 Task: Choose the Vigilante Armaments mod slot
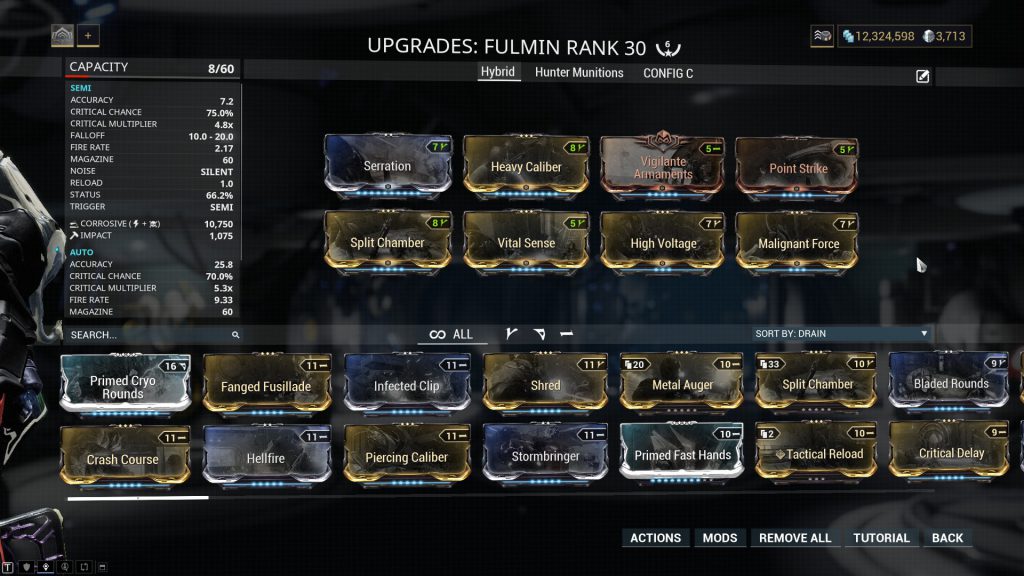663,164
